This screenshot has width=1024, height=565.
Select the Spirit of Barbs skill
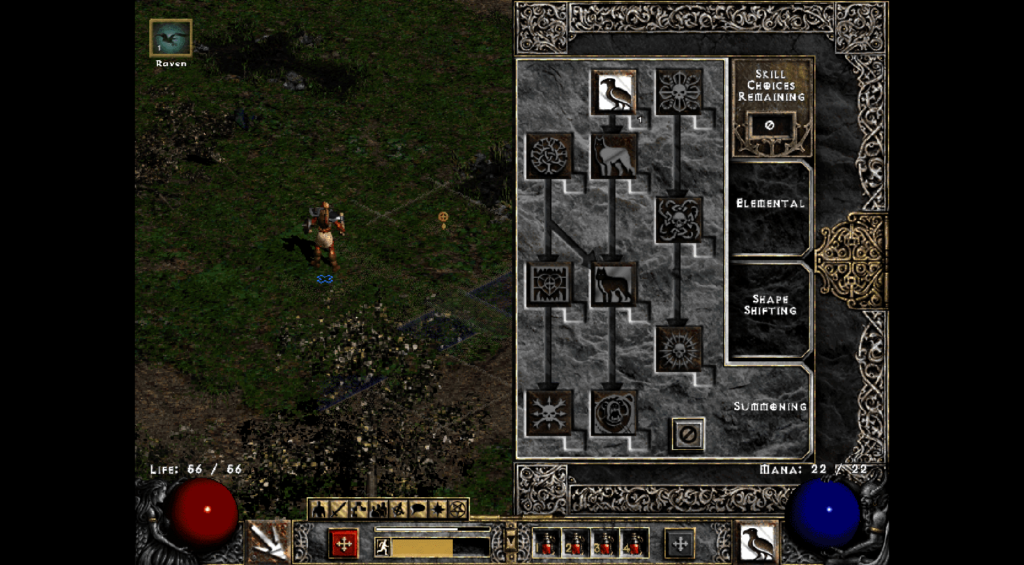tap(549, 412)
